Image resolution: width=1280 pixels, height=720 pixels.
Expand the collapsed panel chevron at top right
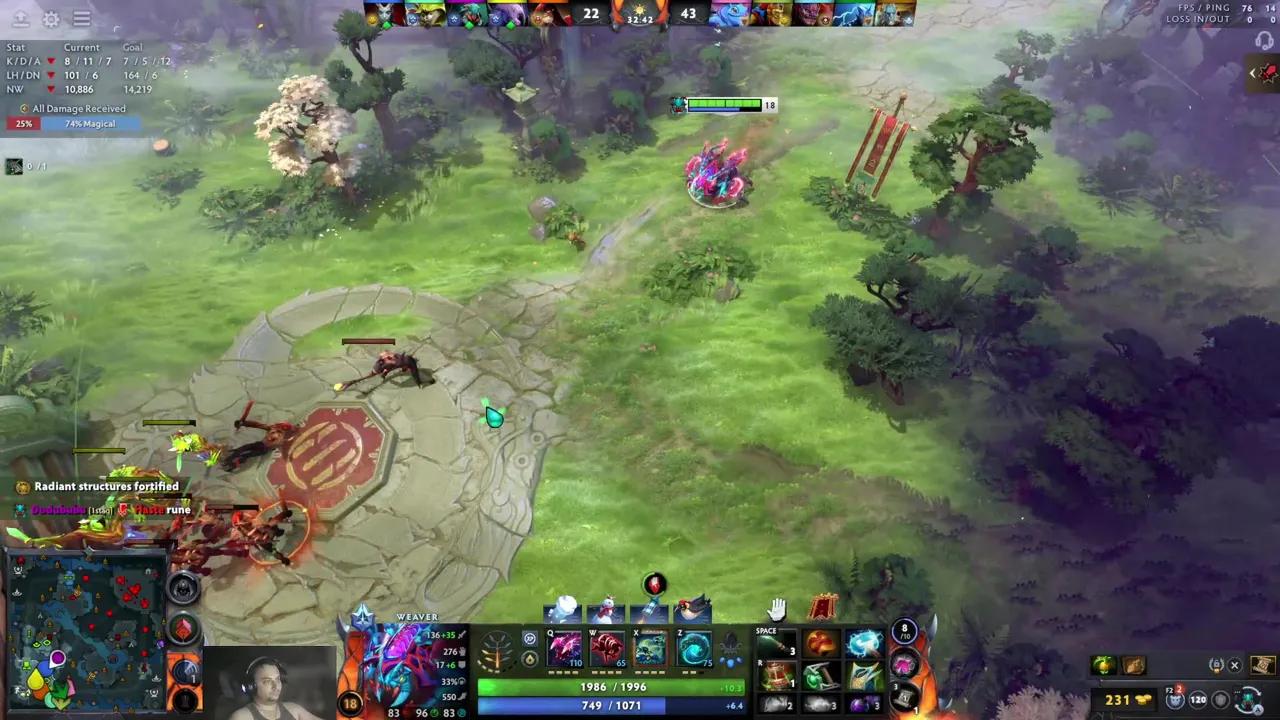pyautogui.click(x=1254, y=72)
